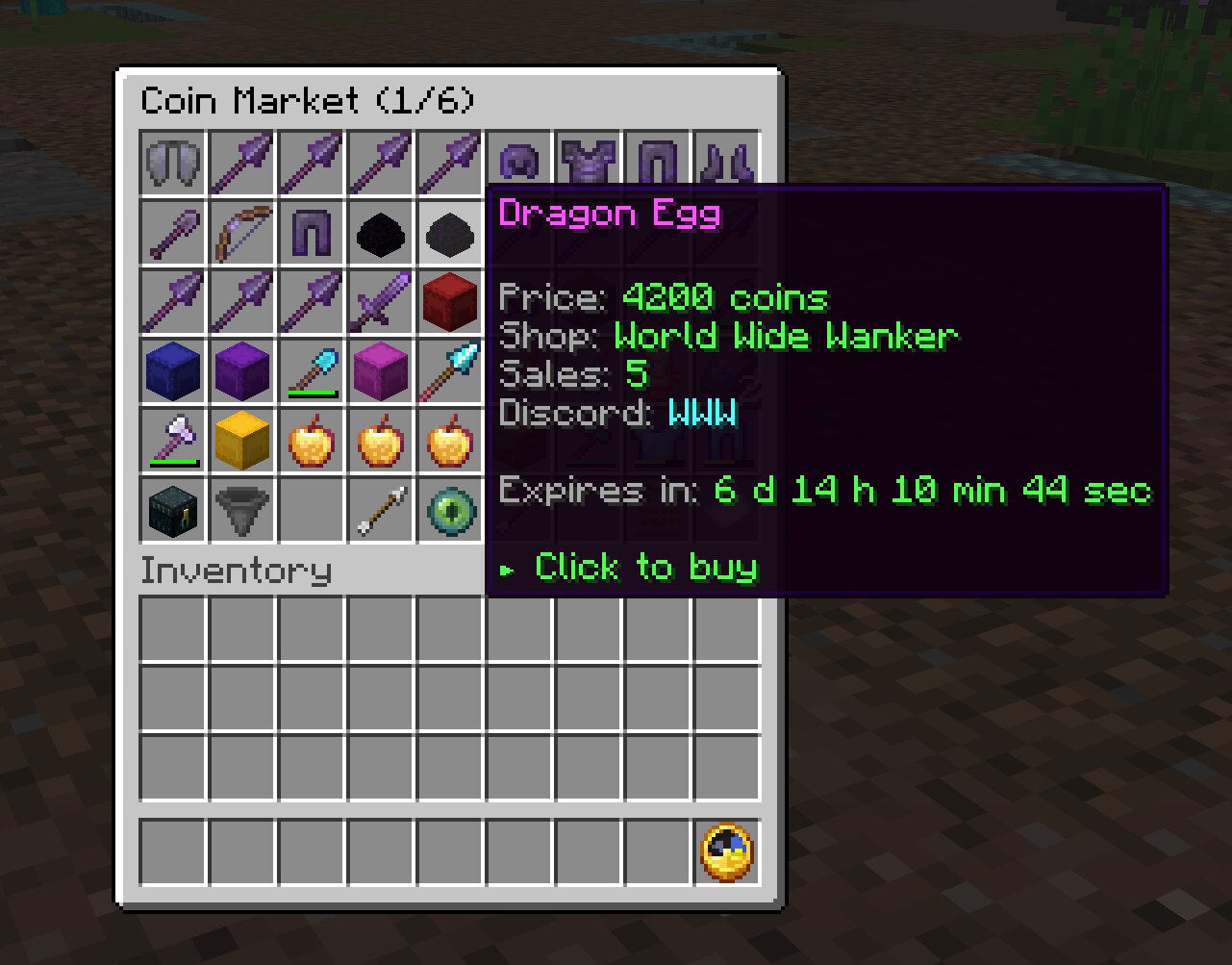Click the obsidian block listing
The height and width of the screenshot is (965, 1232).
pyautogui.click(x=381, y=232)
